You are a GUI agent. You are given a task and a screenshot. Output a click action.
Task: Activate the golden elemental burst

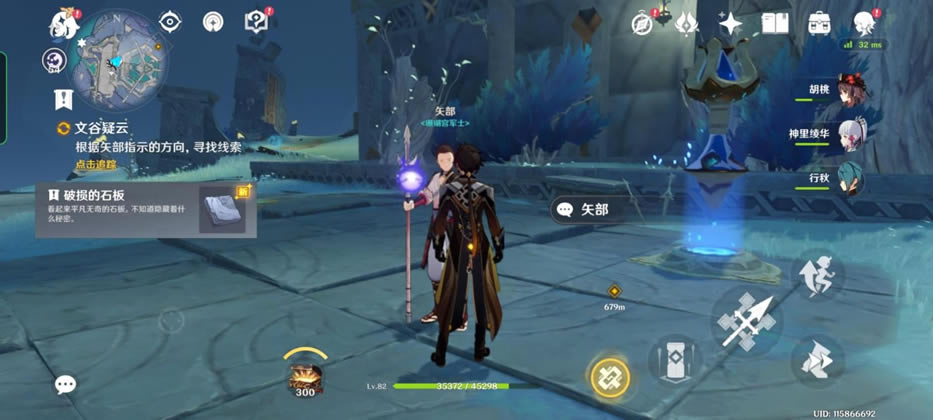click(609, 377)
